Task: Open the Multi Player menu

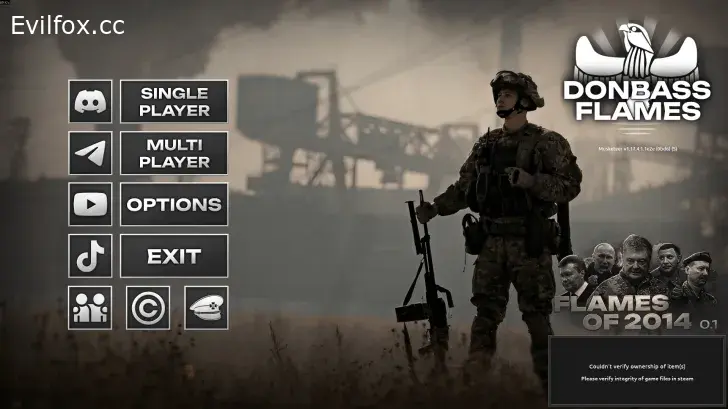Action: (174, 153)
